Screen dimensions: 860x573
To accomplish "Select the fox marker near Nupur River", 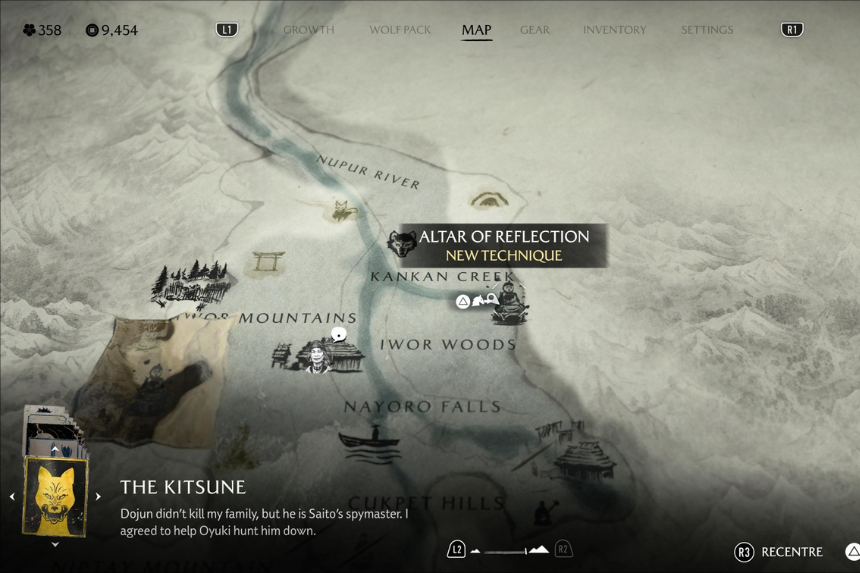I will [x=343, y=210].
